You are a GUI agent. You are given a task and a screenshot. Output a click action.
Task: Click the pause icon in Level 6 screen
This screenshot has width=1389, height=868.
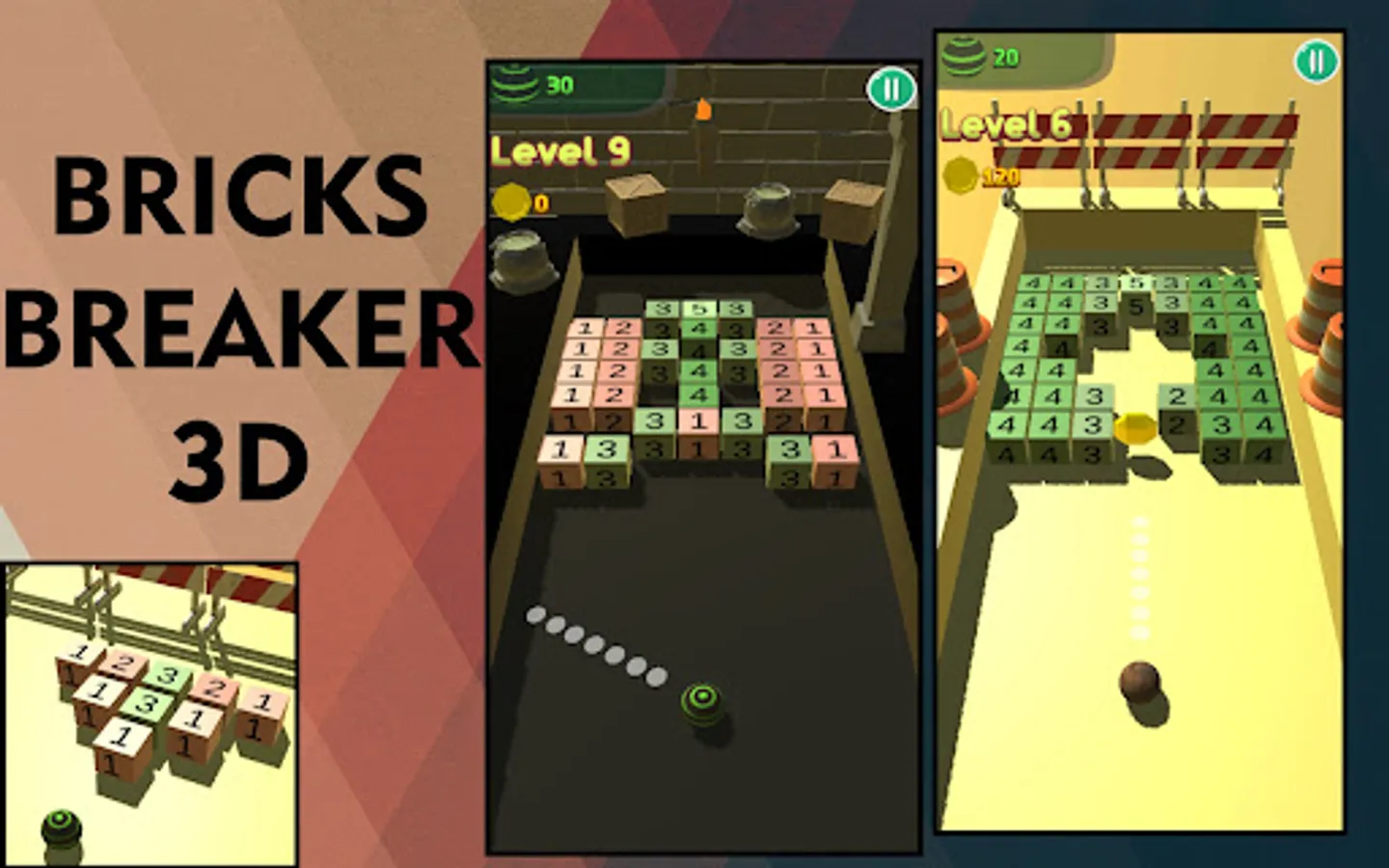pyautogui.click(x=1314, y=63)
